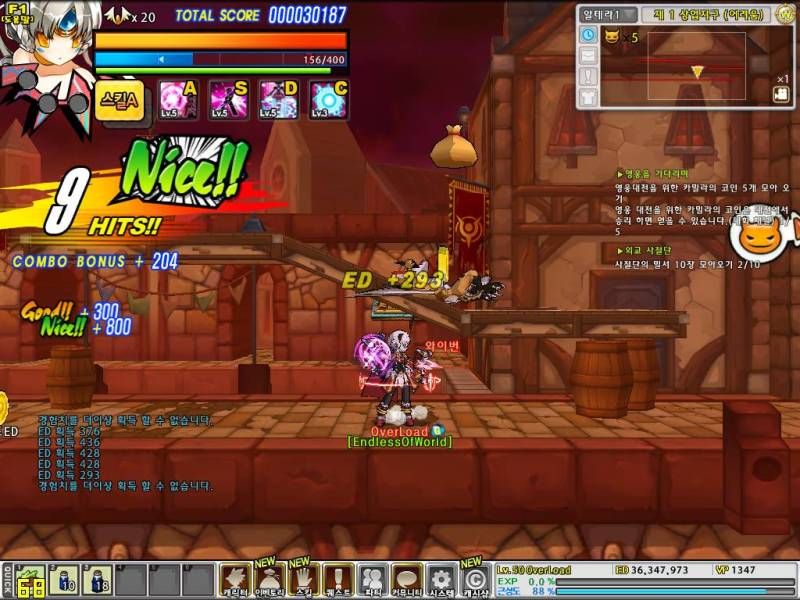800x600 pixels.
Task: Activate the skill icon labeled D
Action: [x=275, y=100]
